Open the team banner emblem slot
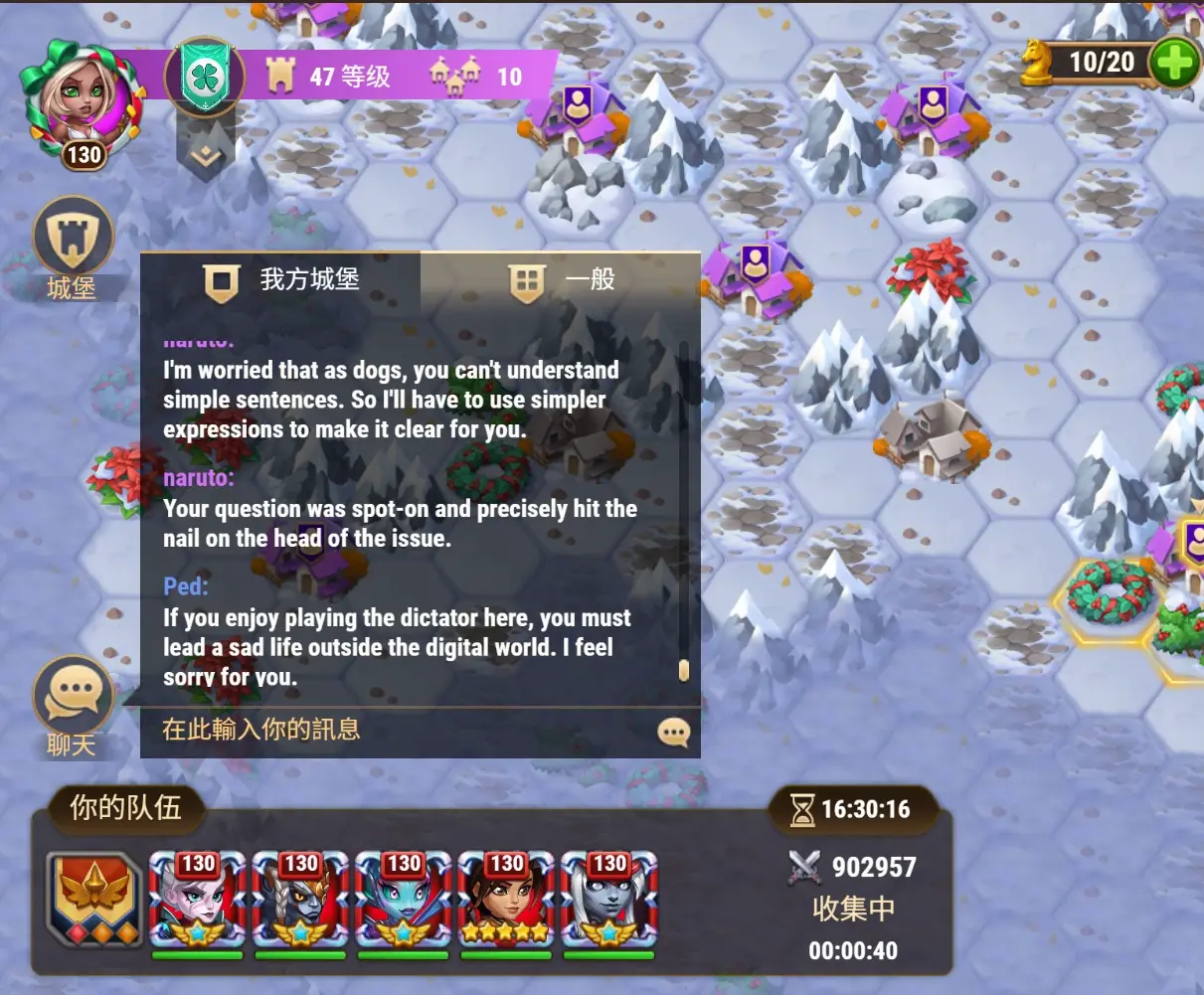 [94, 900]
